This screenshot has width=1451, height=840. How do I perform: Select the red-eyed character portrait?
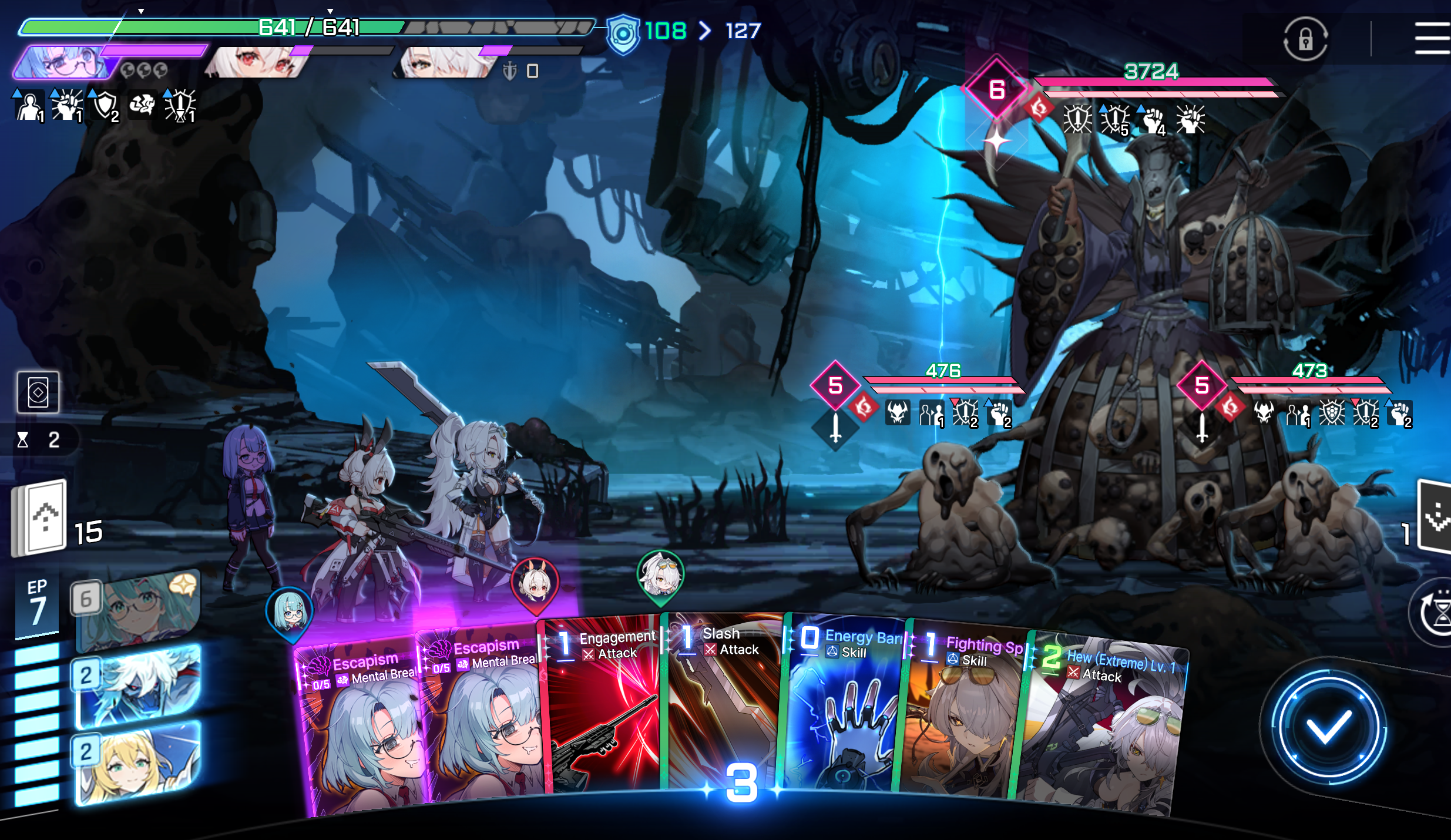point(258,62)
